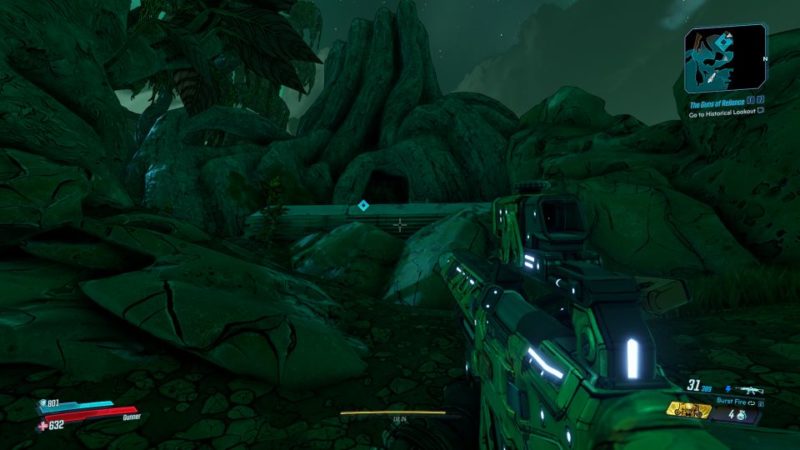Screen dimensions: 800x450
Task: Open the minimap in the corner
Action: click(x=725, y=59)
